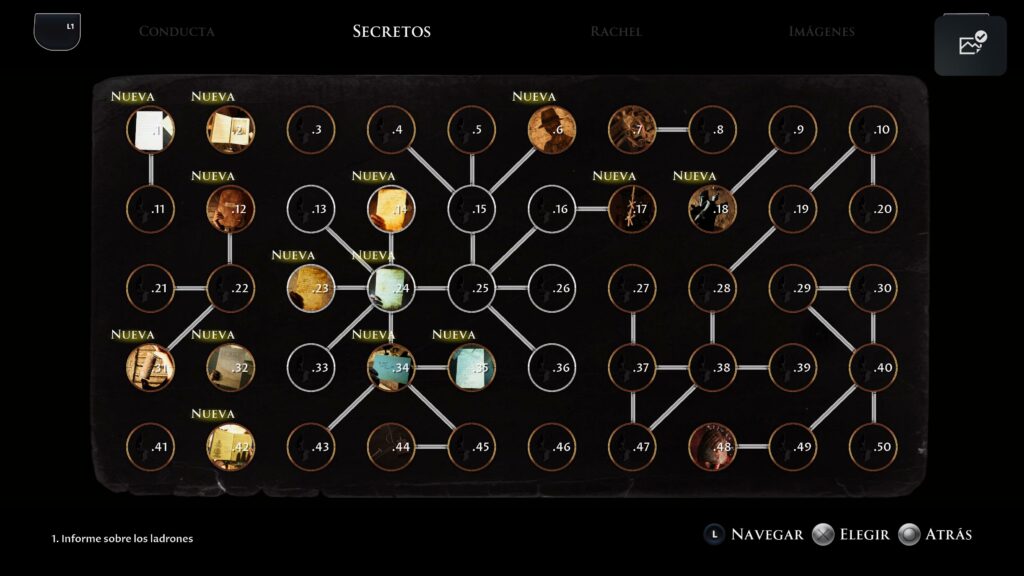Pick secret node 12

point(231,209)
